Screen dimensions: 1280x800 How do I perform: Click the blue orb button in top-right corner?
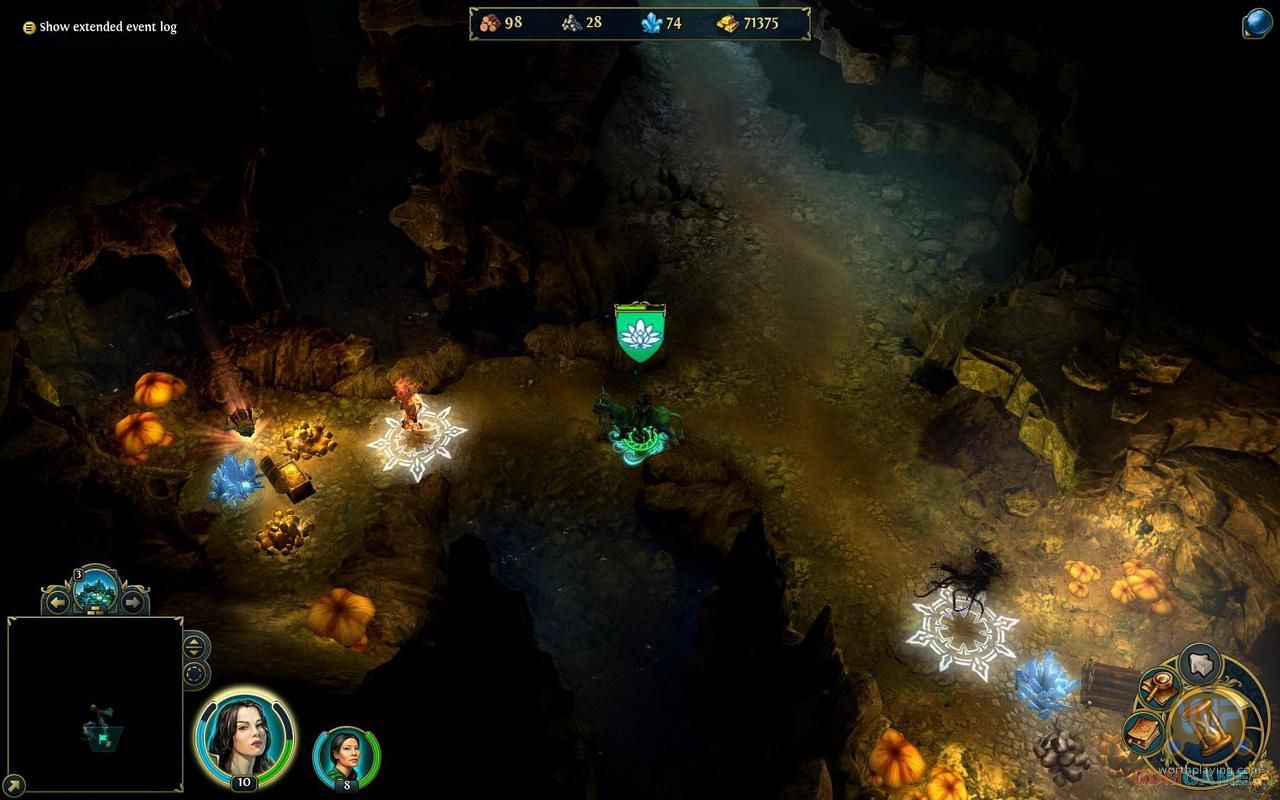click(x=1257, y=23)
